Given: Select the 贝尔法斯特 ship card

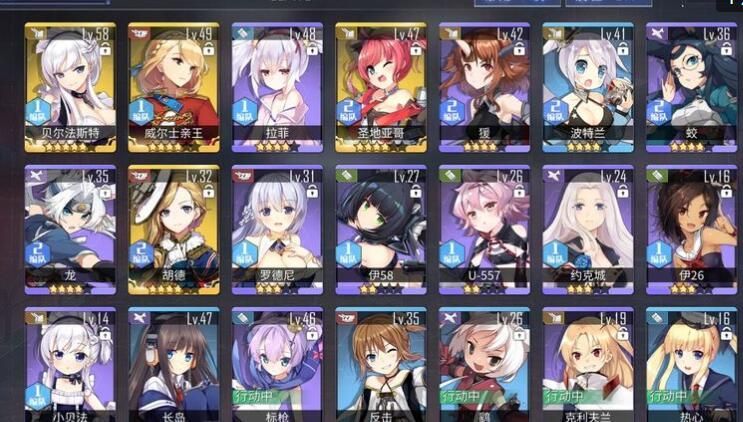Looking at the screenshot, I should tap(70, 85).
